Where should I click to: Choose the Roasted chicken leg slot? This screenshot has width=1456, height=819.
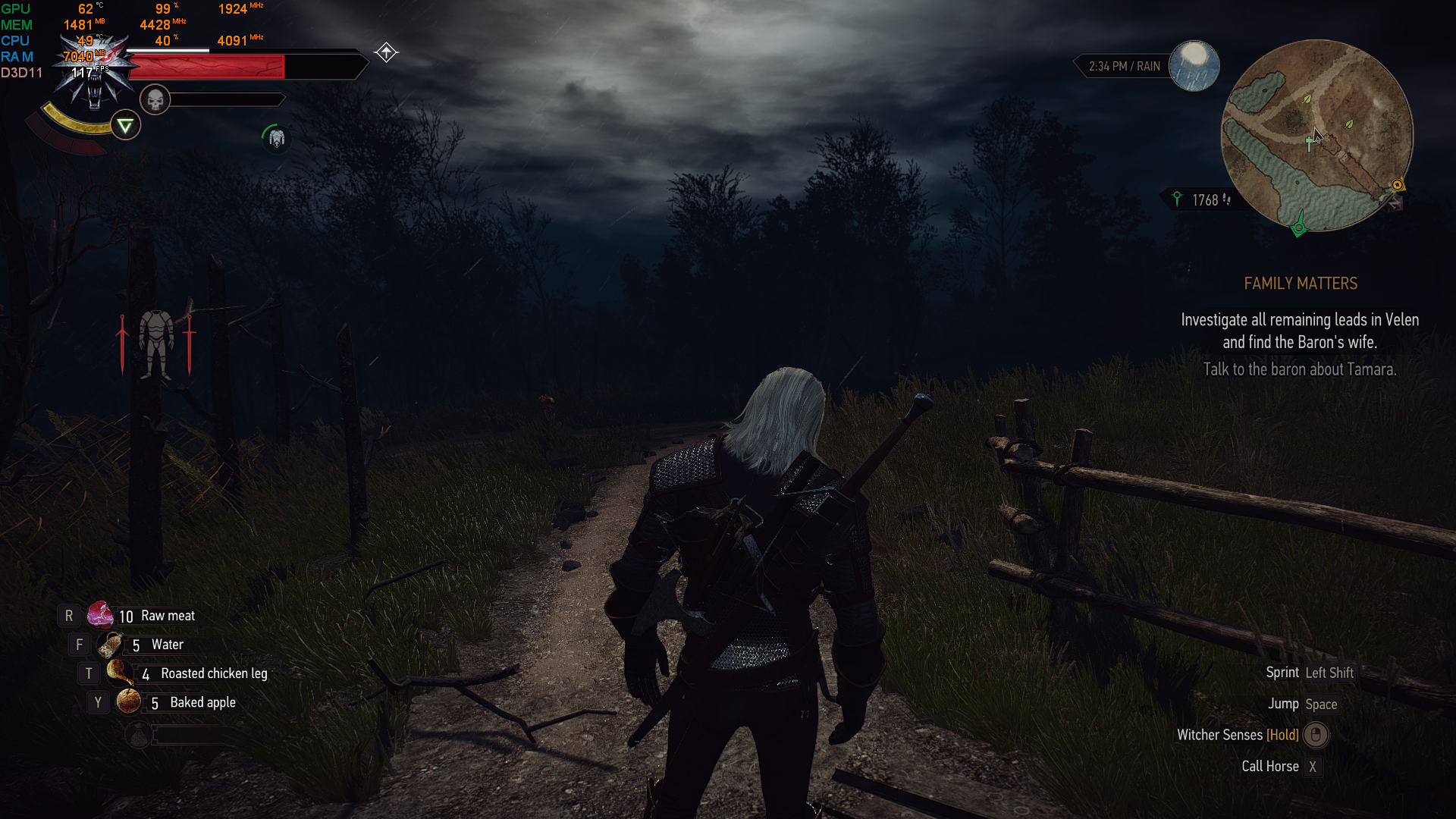tap(119, 673)
